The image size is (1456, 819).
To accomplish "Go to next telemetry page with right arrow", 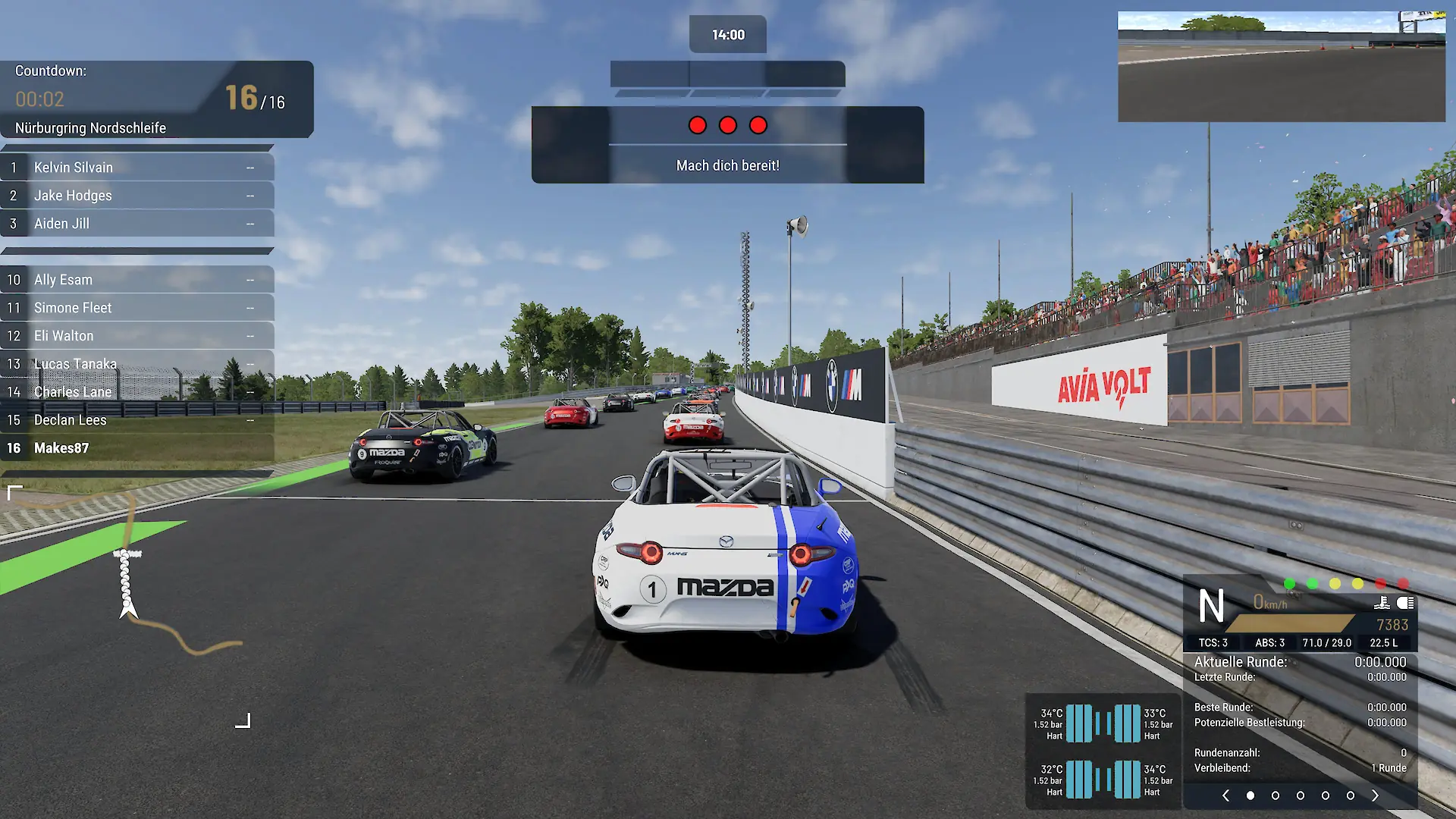I will tap(1375, 795).
